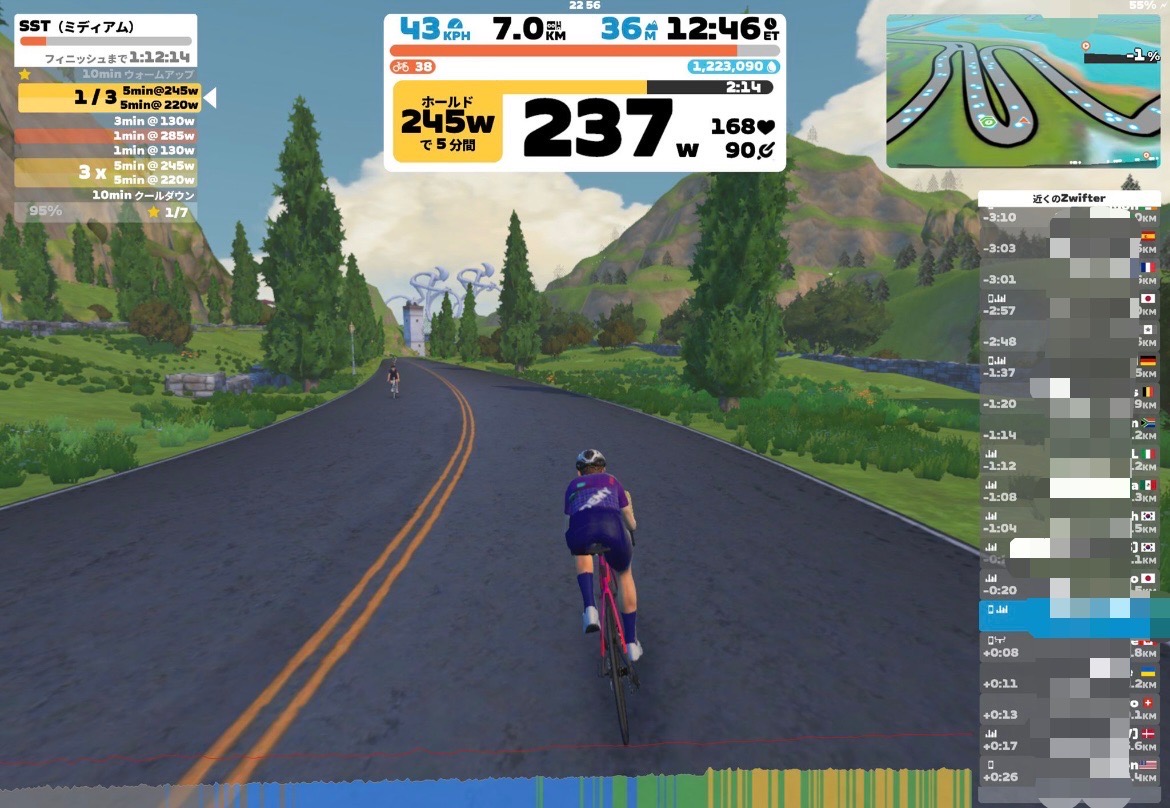Select the nearby rider at -1:08

point(1068,496)
